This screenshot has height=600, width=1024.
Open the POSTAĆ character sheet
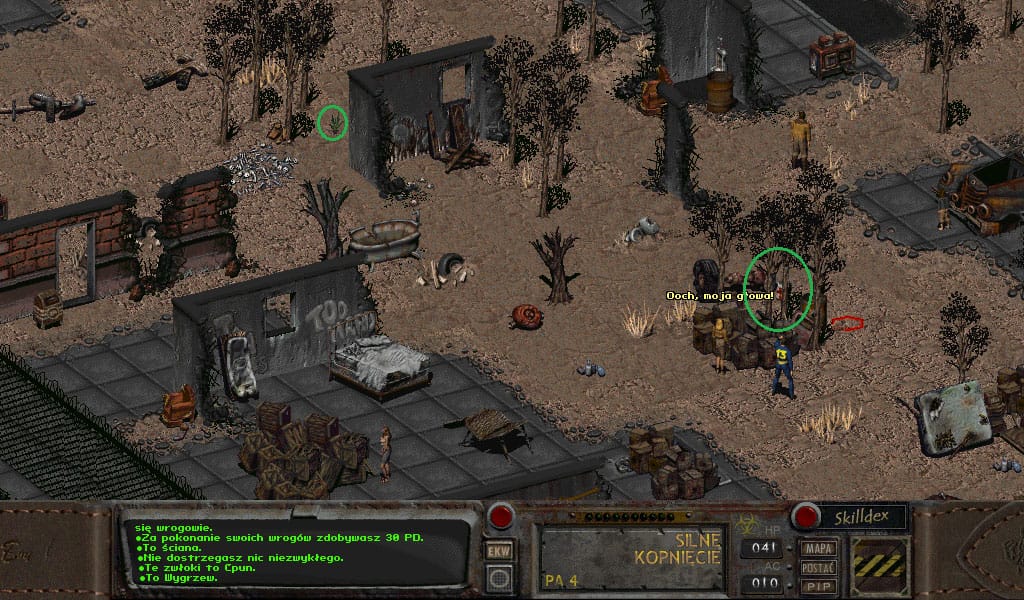pos(818,567)
